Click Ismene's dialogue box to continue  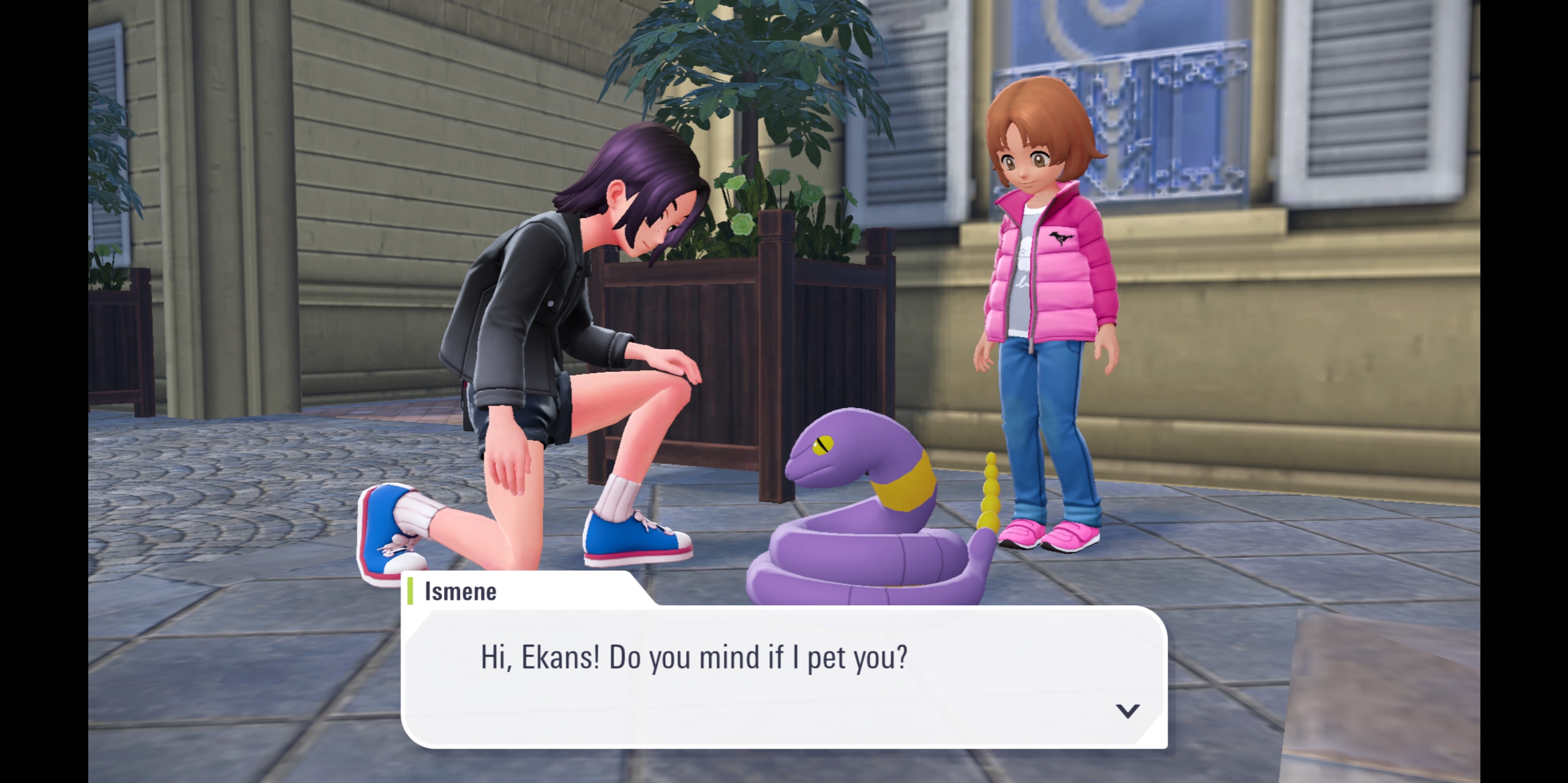[783, 675]
